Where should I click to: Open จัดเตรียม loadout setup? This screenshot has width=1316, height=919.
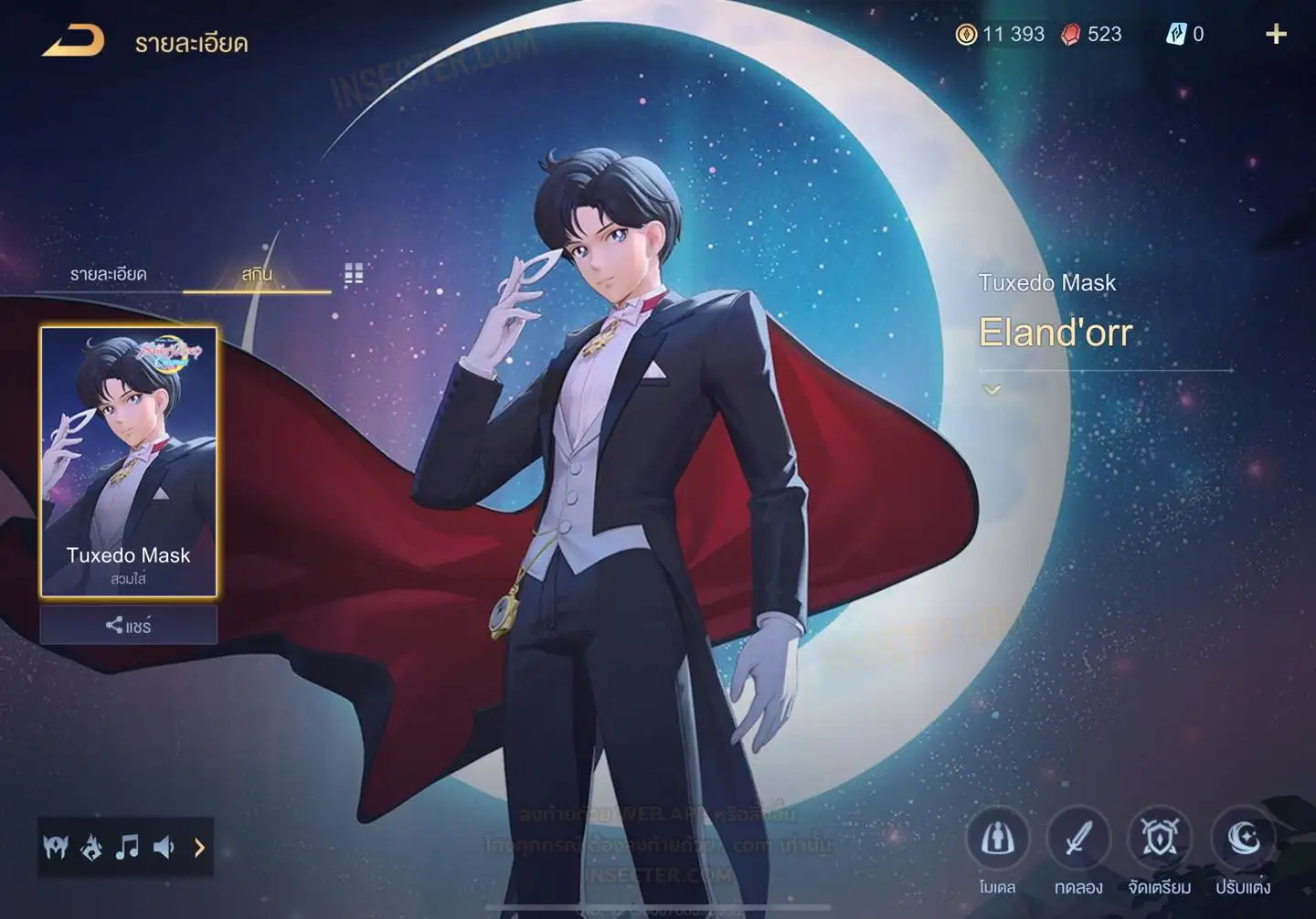pyautogui.click(x=1160, y=839)
